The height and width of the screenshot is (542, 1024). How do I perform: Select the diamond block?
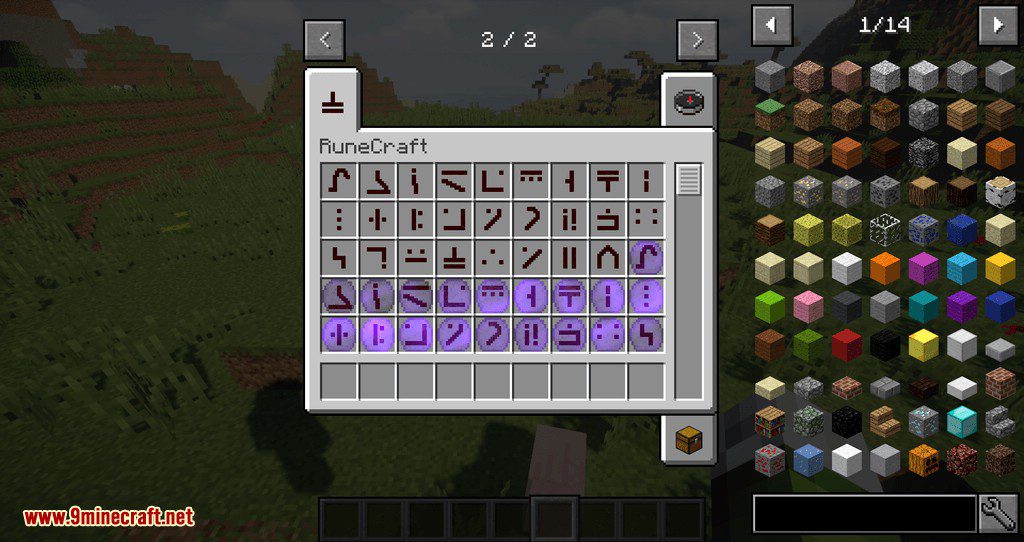pos(963,421)
